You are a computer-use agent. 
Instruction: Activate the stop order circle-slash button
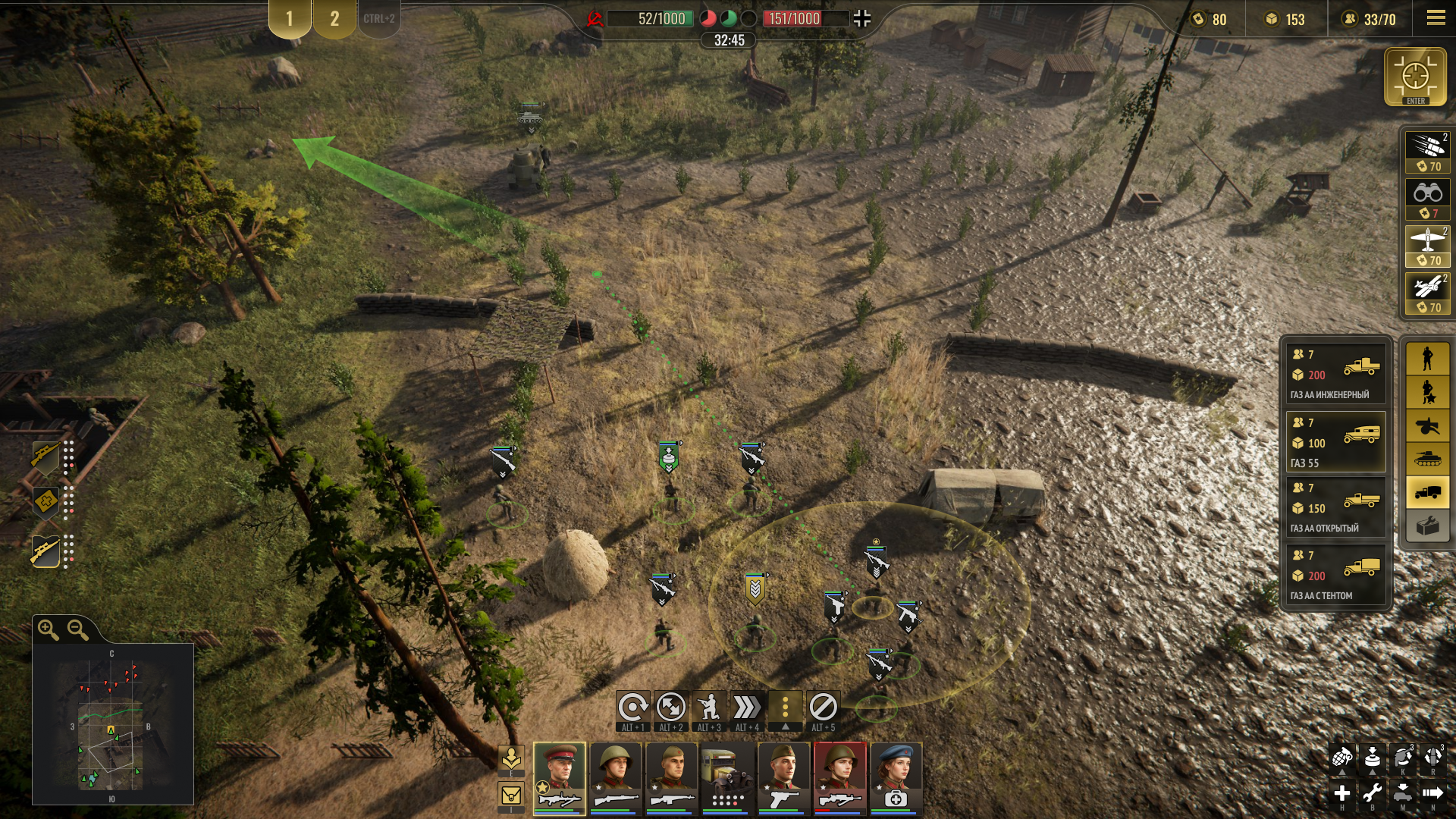(x=823, y=708)
